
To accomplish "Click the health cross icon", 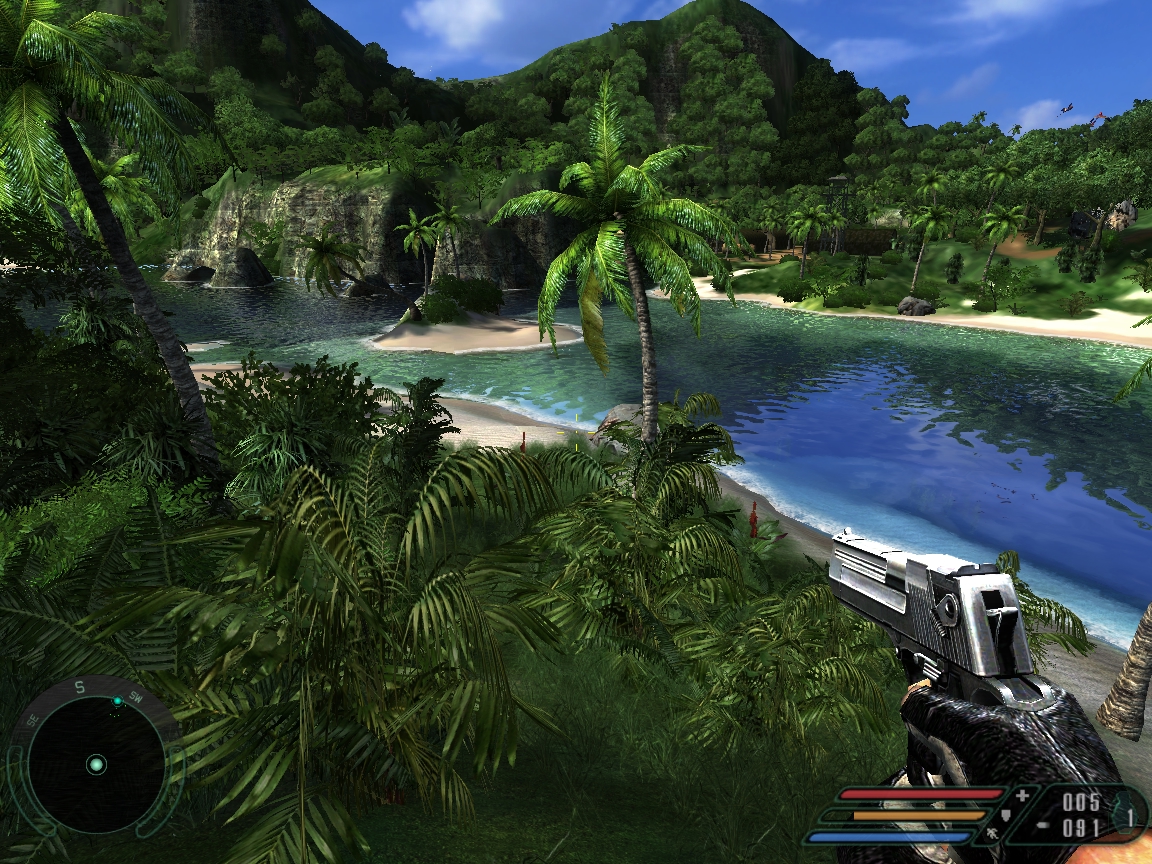I will click(1021, 795).
